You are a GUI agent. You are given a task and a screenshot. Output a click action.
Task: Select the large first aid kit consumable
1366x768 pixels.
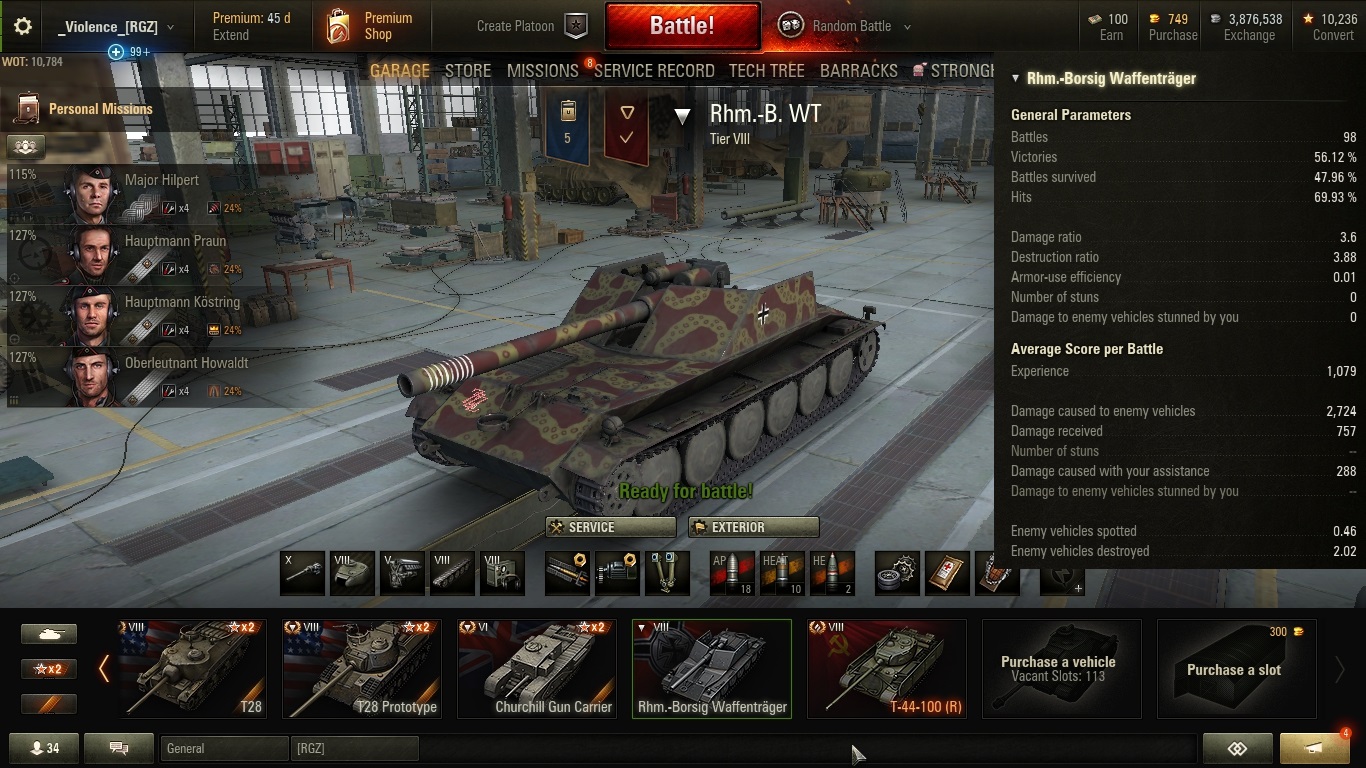(x=946, y=572)
